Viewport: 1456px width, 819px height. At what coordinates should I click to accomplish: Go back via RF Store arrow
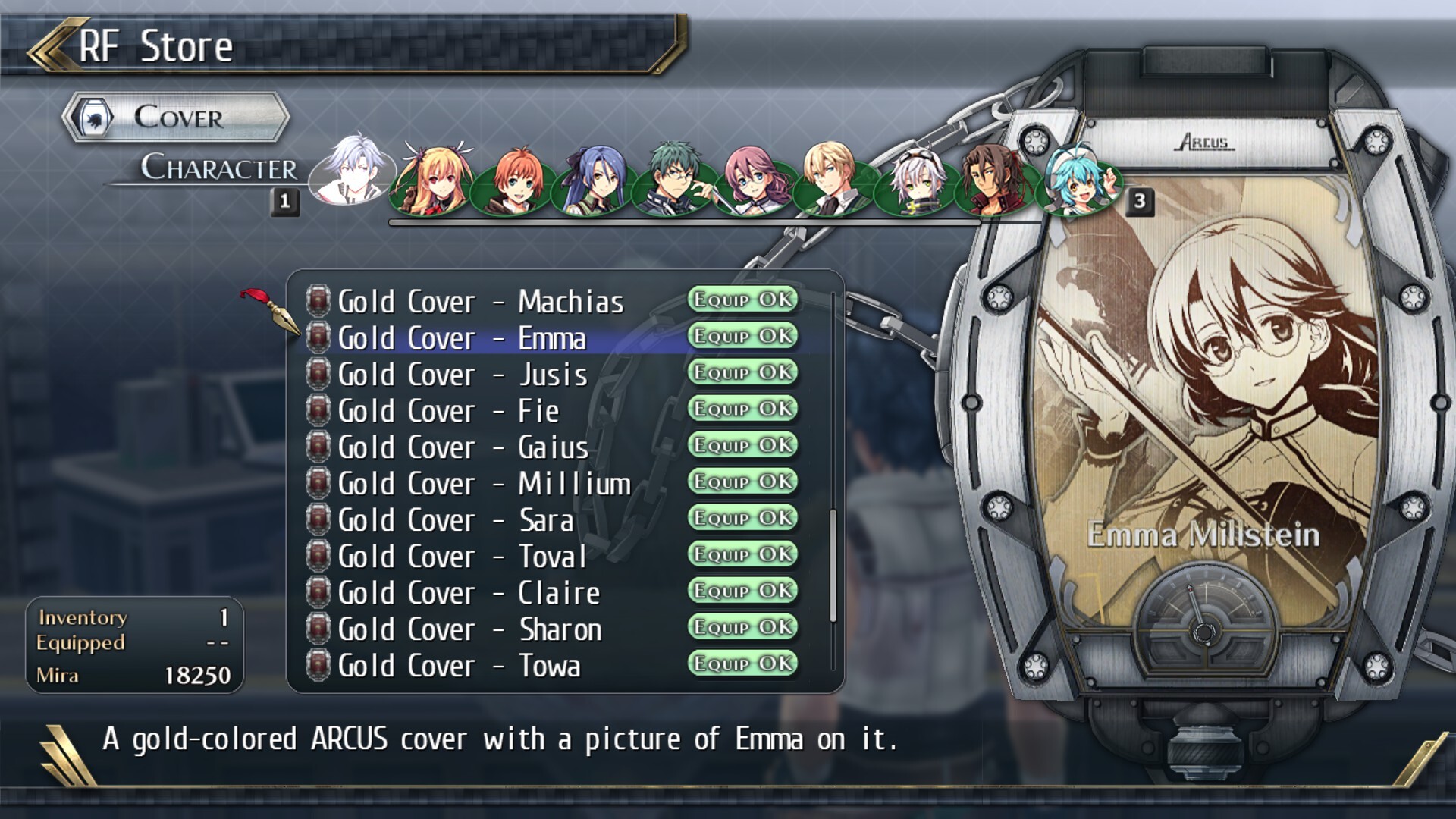pyautogui.click(x=51, y=45)
